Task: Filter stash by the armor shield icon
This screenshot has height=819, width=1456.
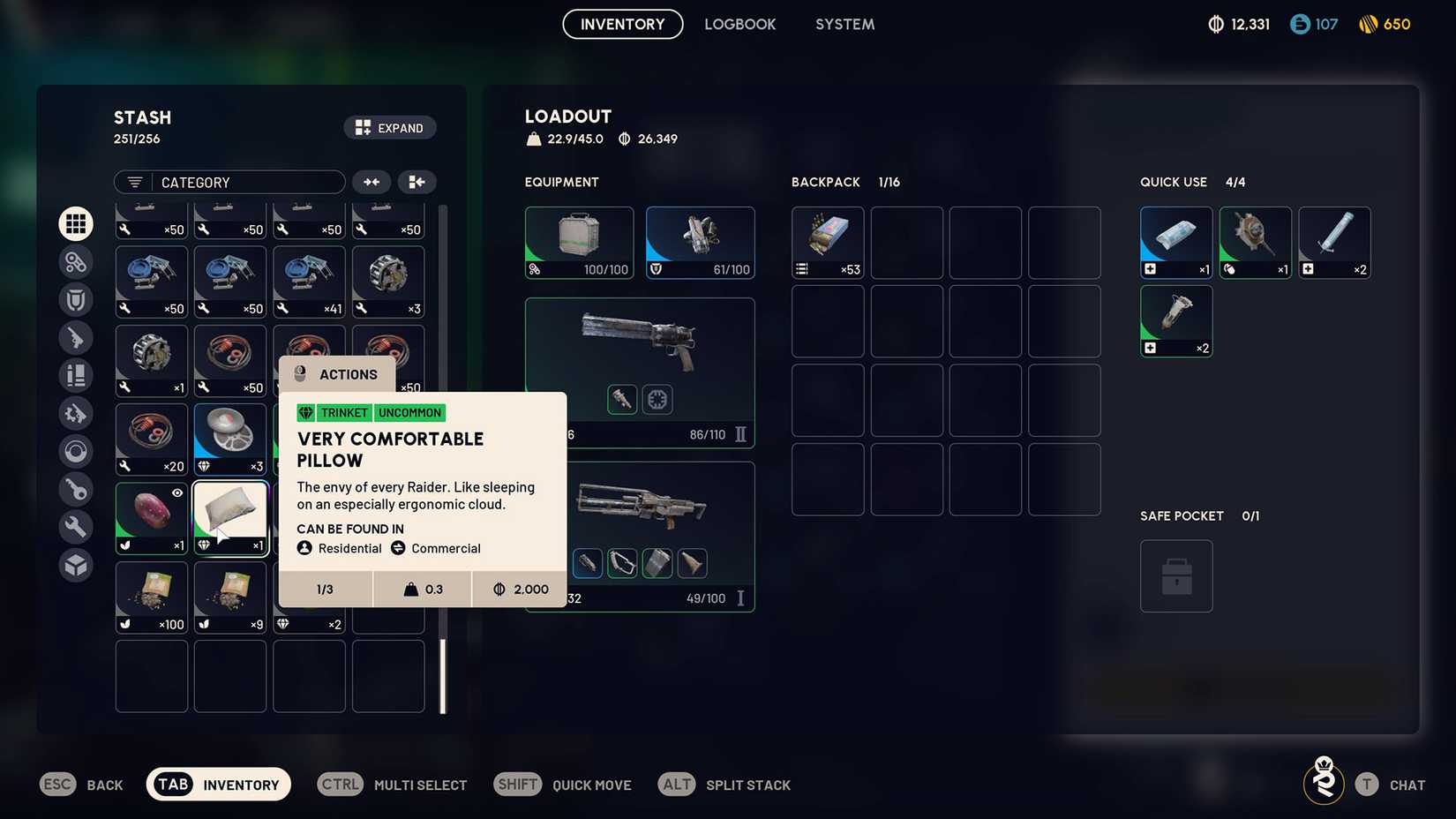Action: pos(76,299)
